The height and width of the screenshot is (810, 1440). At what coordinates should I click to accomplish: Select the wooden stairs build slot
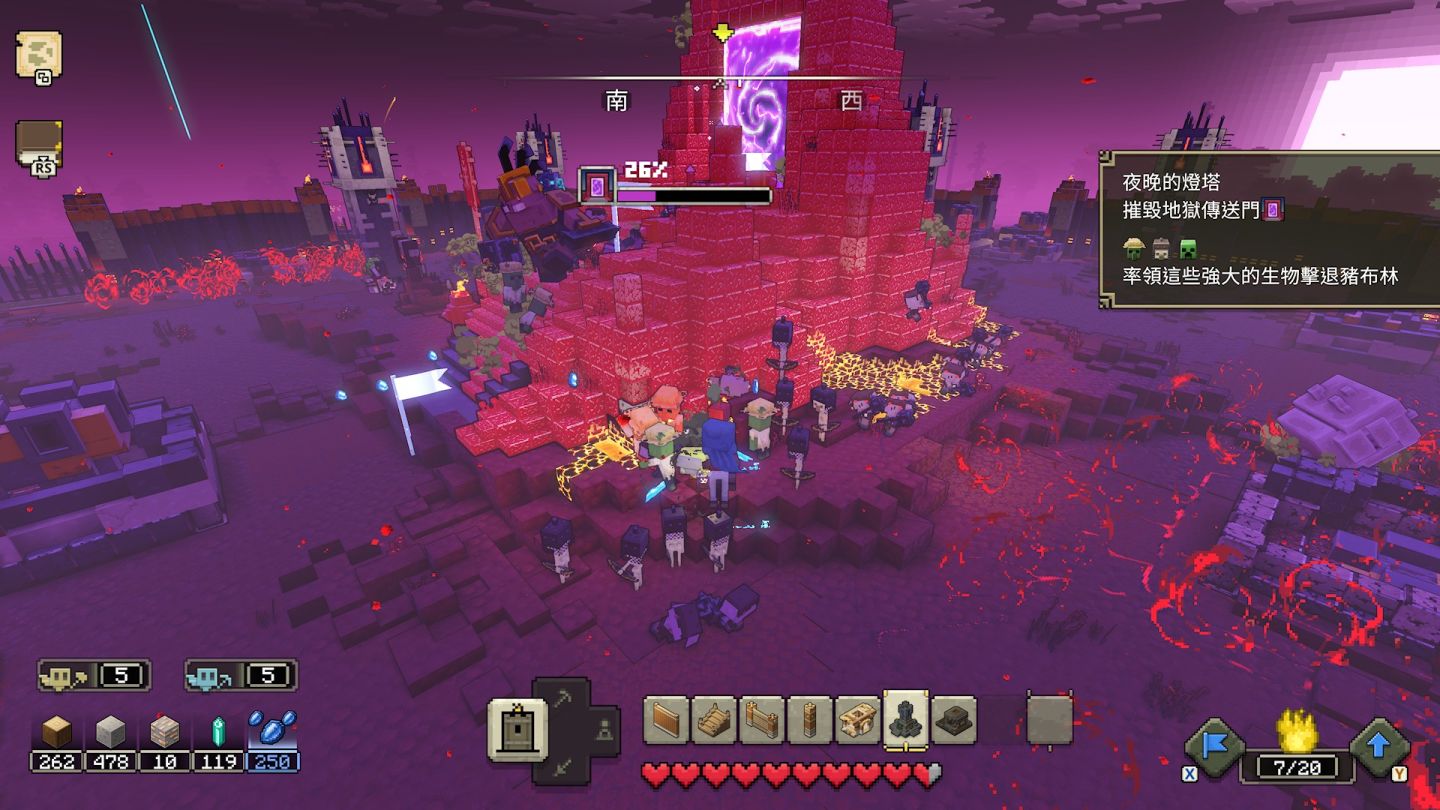click(x=714, y=720)
